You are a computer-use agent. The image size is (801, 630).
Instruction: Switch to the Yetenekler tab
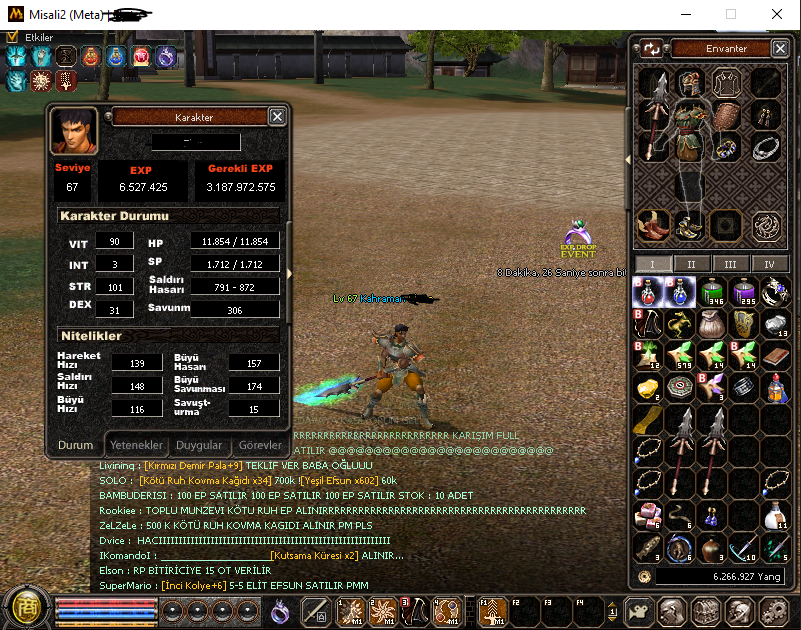pos(136,445)
